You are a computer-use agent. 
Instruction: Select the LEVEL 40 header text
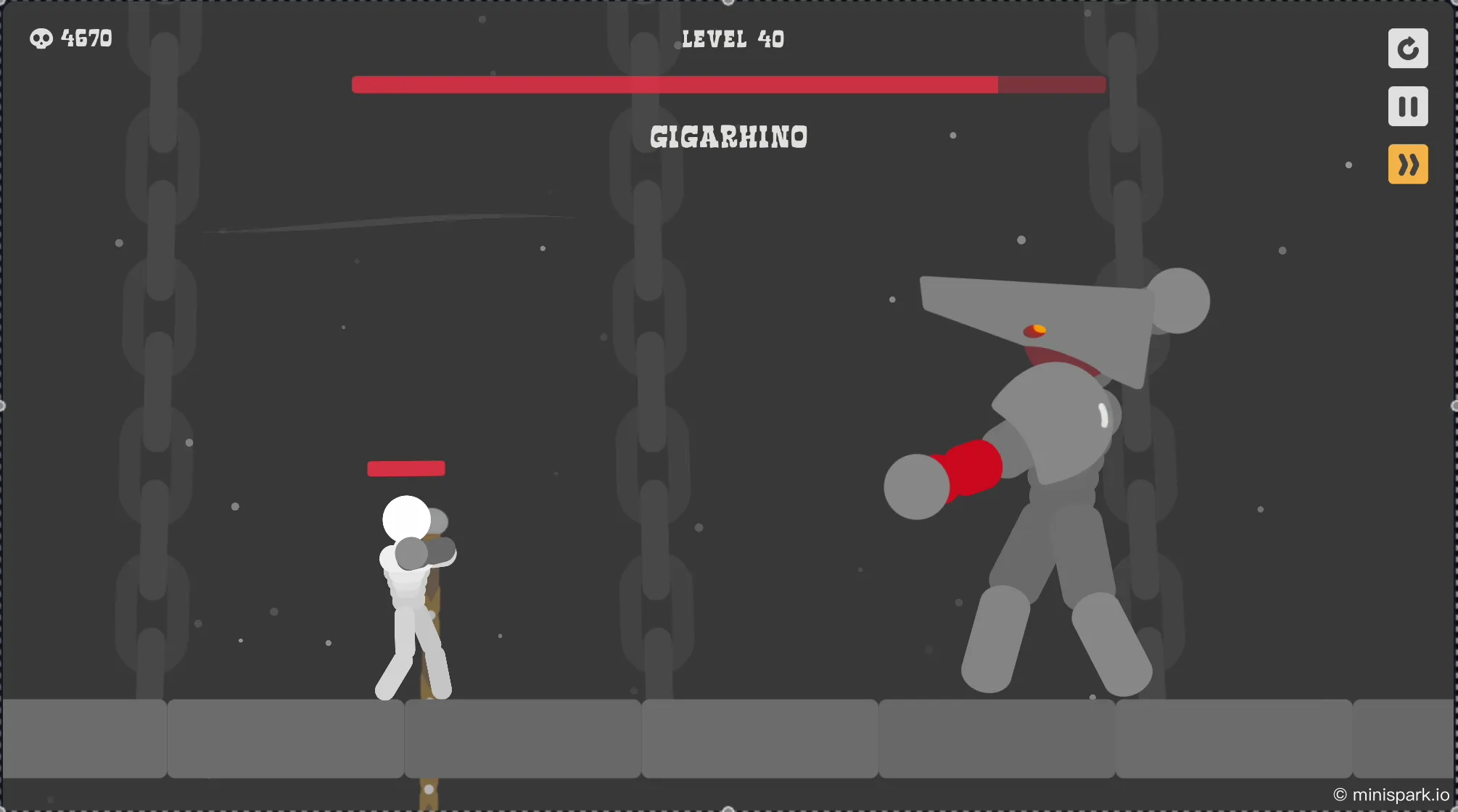[731, 38]
